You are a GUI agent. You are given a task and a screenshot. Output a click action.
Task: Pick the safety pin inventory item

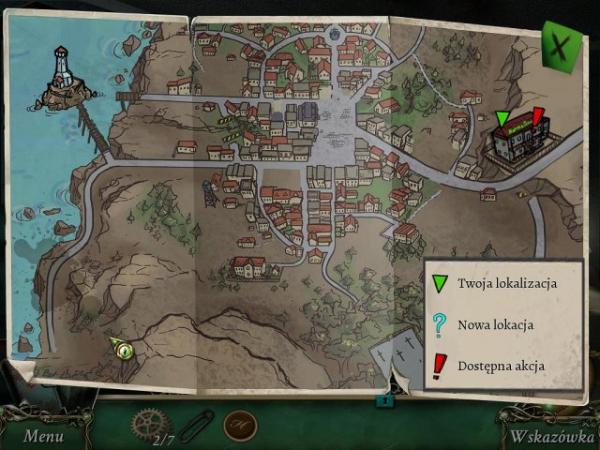(x=197, y=424)
